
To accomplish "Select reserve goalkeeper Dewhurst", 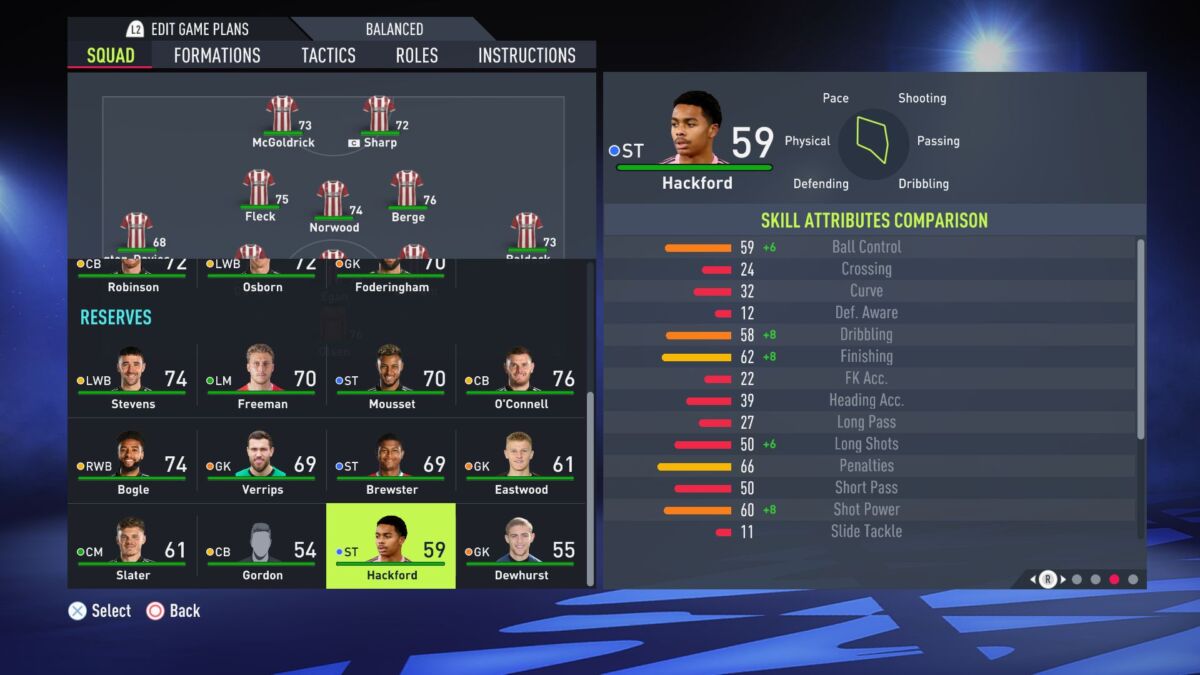I will tap(520, 546).
